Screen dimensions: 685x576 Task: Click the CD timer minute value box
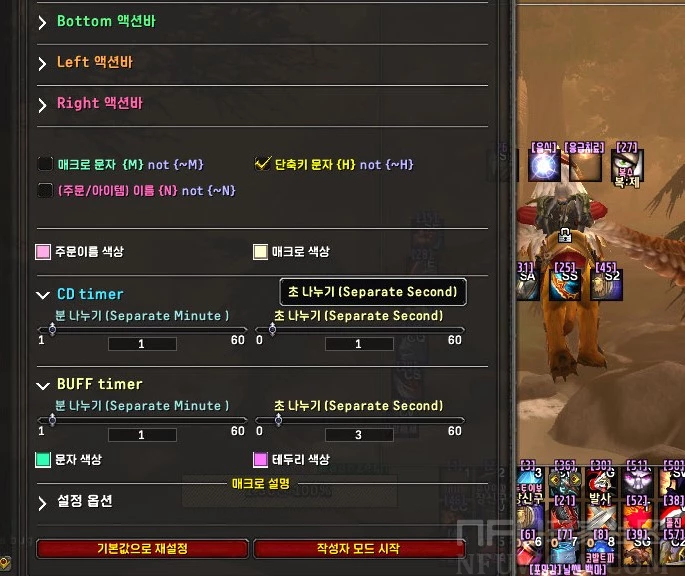pyautogui.click(x=141, y=344)
